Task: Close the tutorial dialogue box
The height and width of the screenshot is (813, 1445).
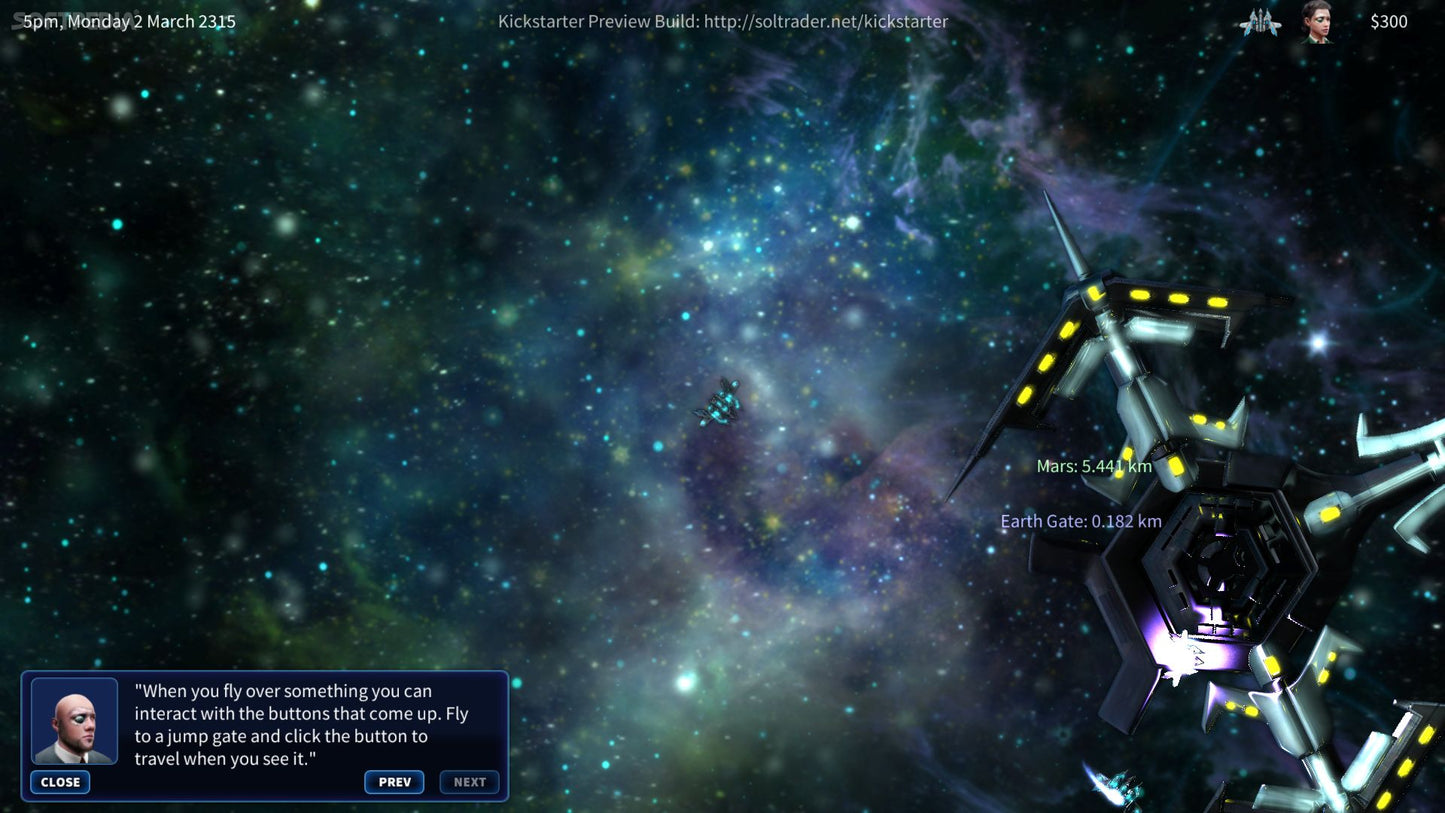Action: [60, 782]
